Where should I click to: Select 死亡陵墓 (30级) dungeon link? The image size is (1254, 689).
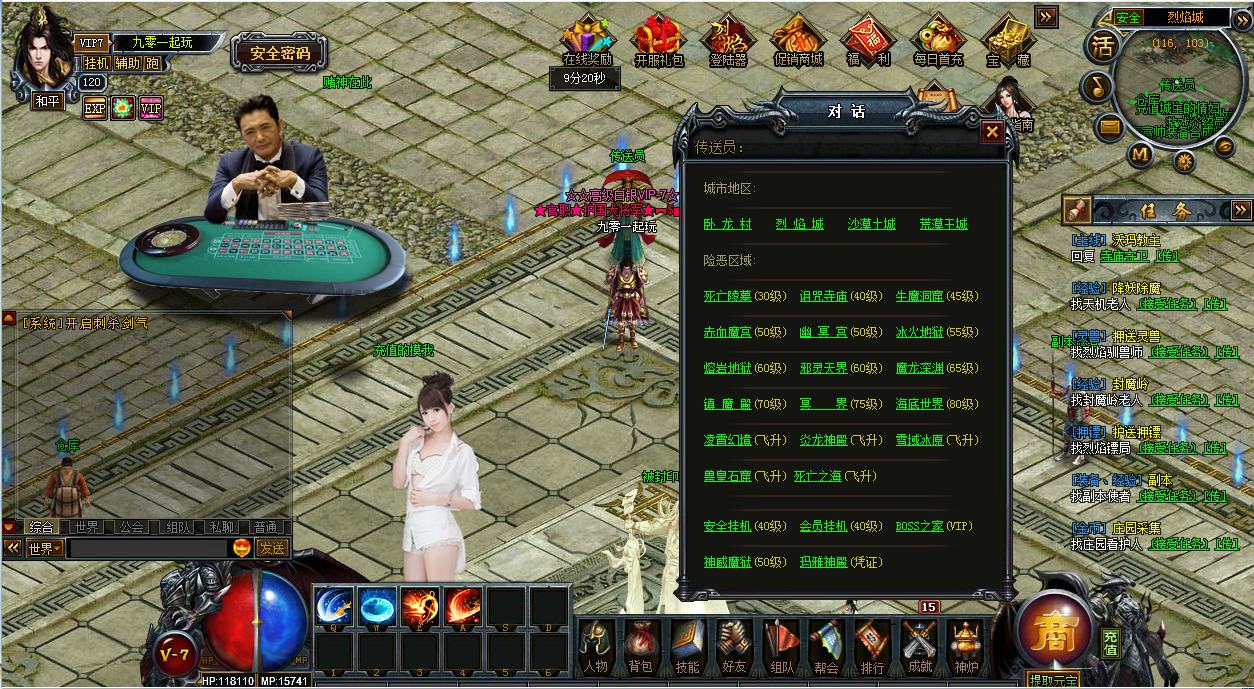[x=727, y=296]
